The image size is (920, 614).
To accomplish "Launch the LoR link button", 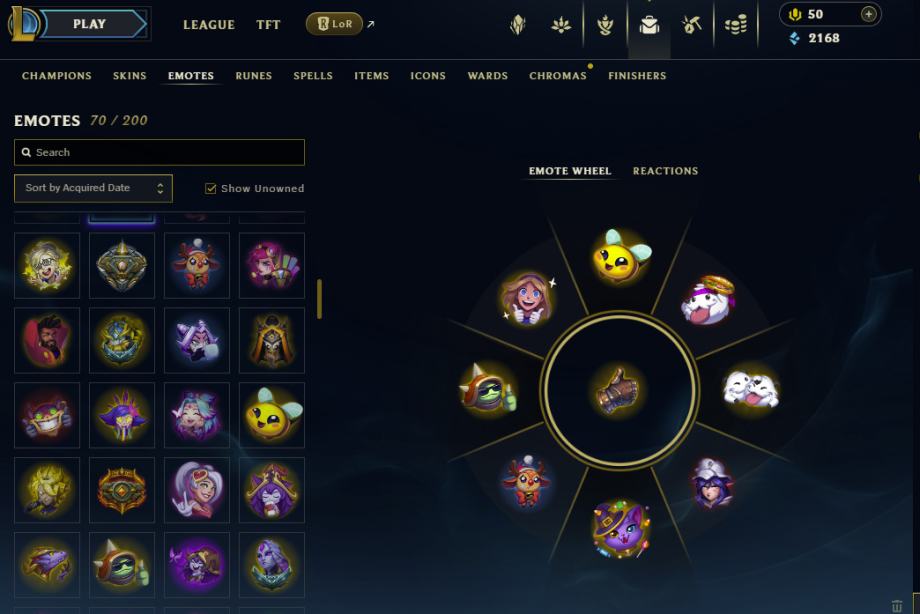I will coord(335,24).
